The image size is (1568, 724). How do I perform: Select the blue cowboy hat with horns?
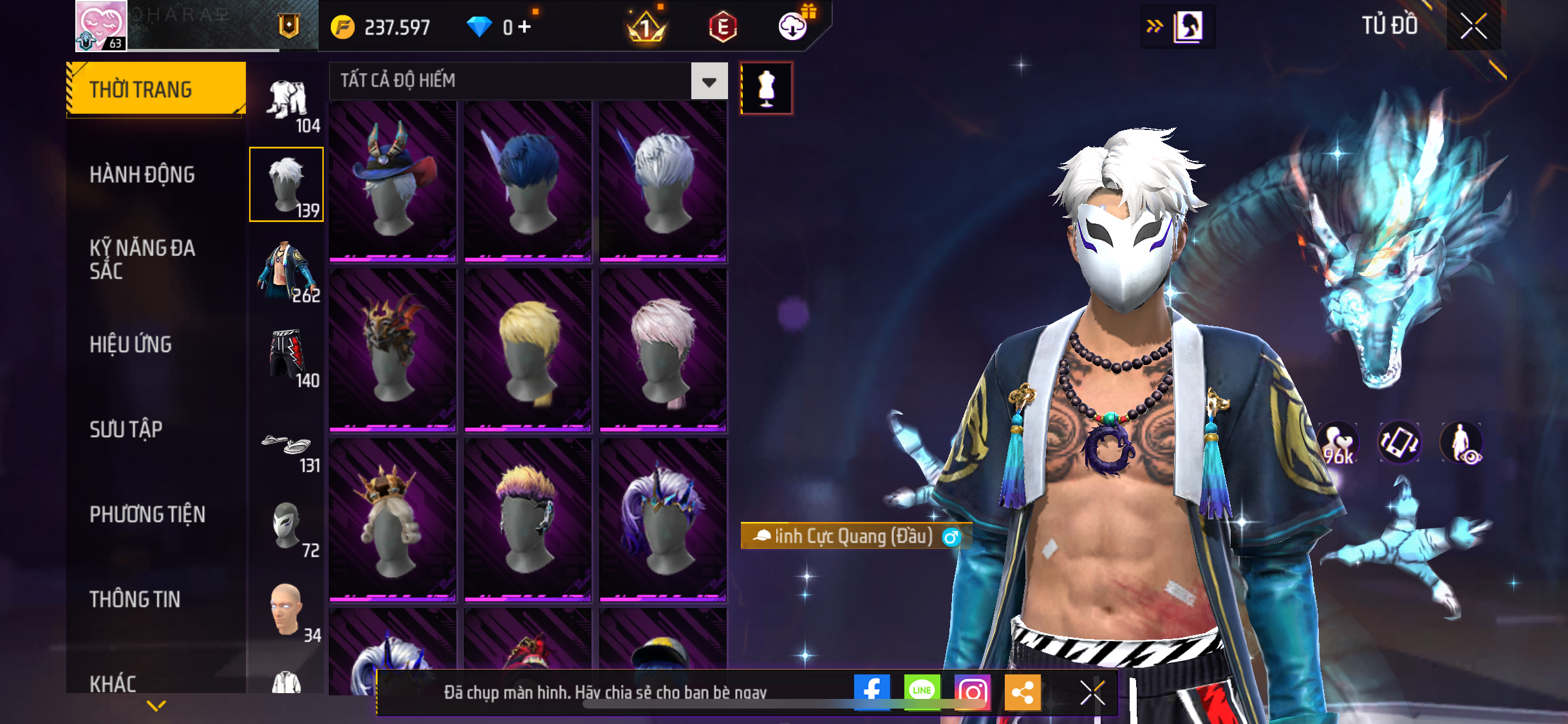[x=393, y=181]
